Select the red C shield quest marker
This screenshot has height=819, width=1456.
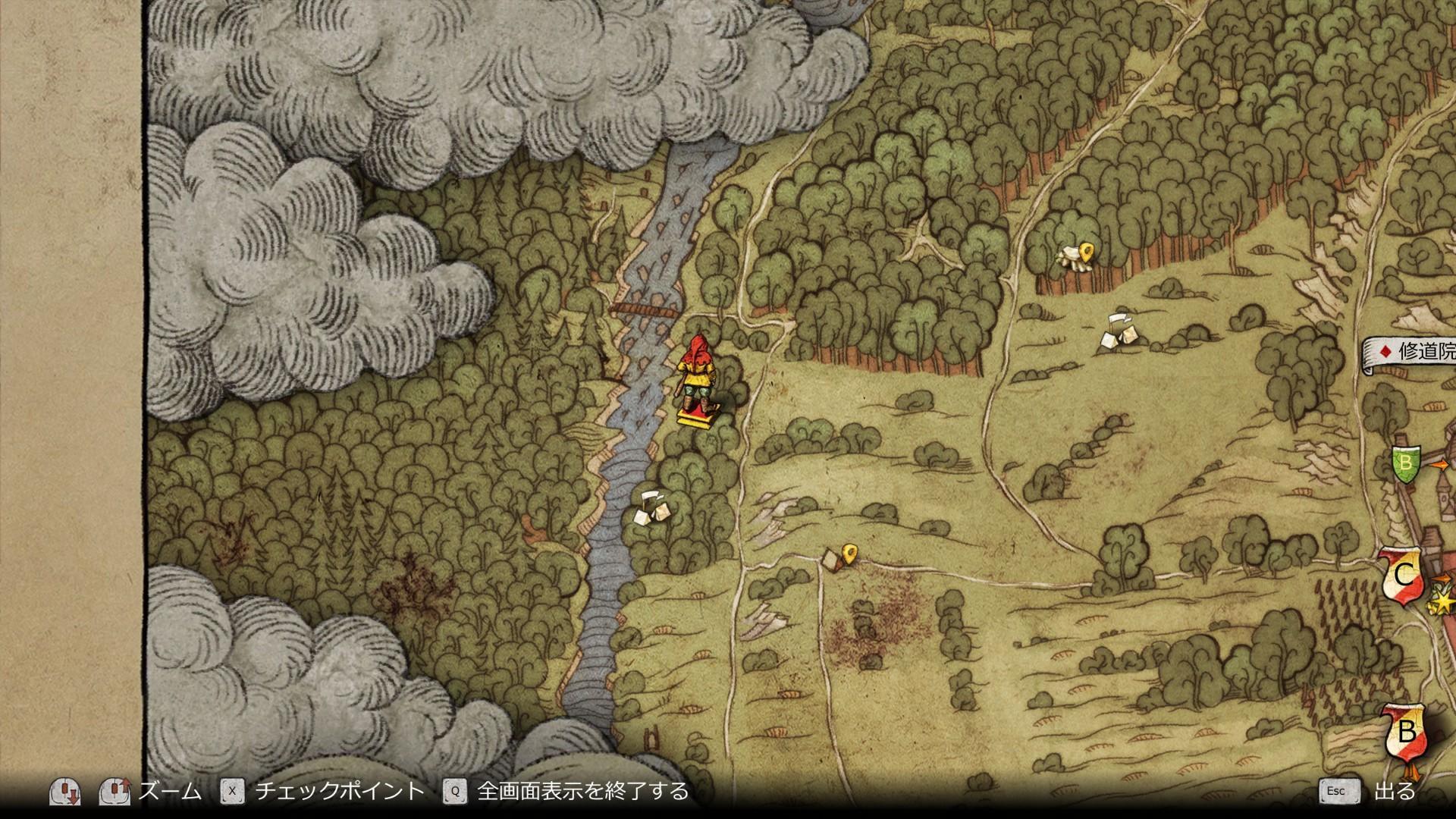tap(1402, 576)
